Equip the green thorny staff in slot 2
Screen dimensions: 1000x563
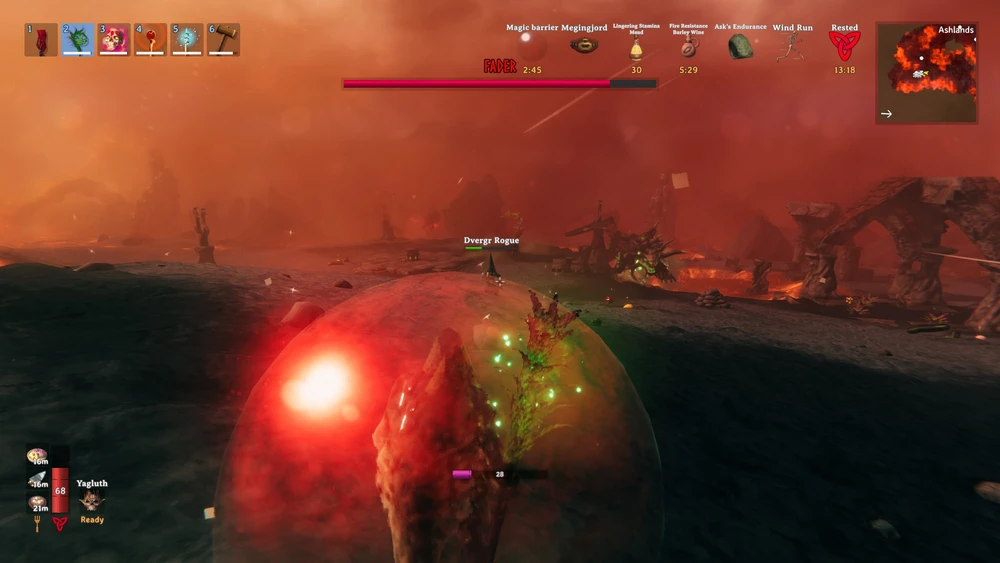point(78,40)
